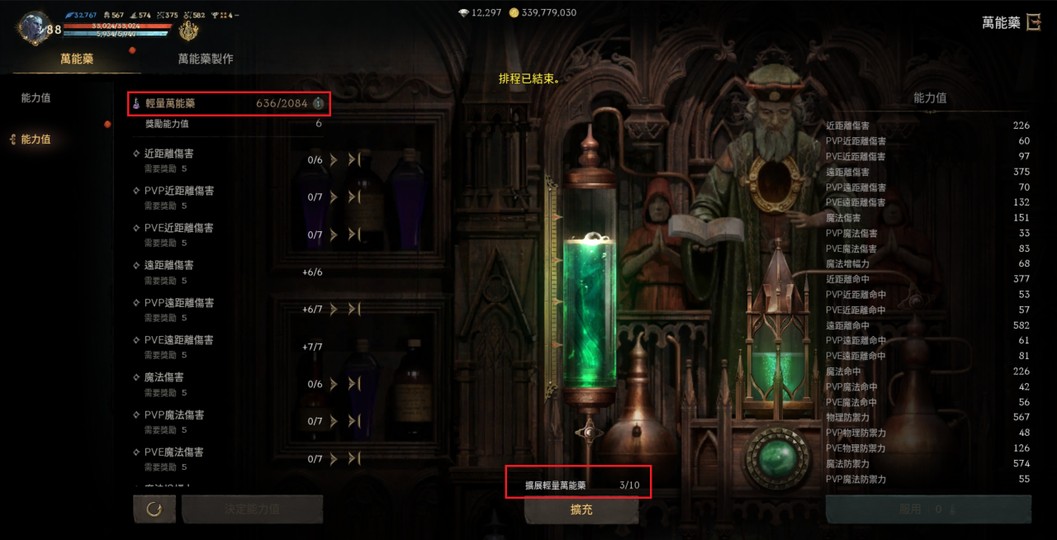The width and height of the screenshot is (1057, 540).
Task: Show info for 輕量萬能藥 count
Action: point(318,103)
